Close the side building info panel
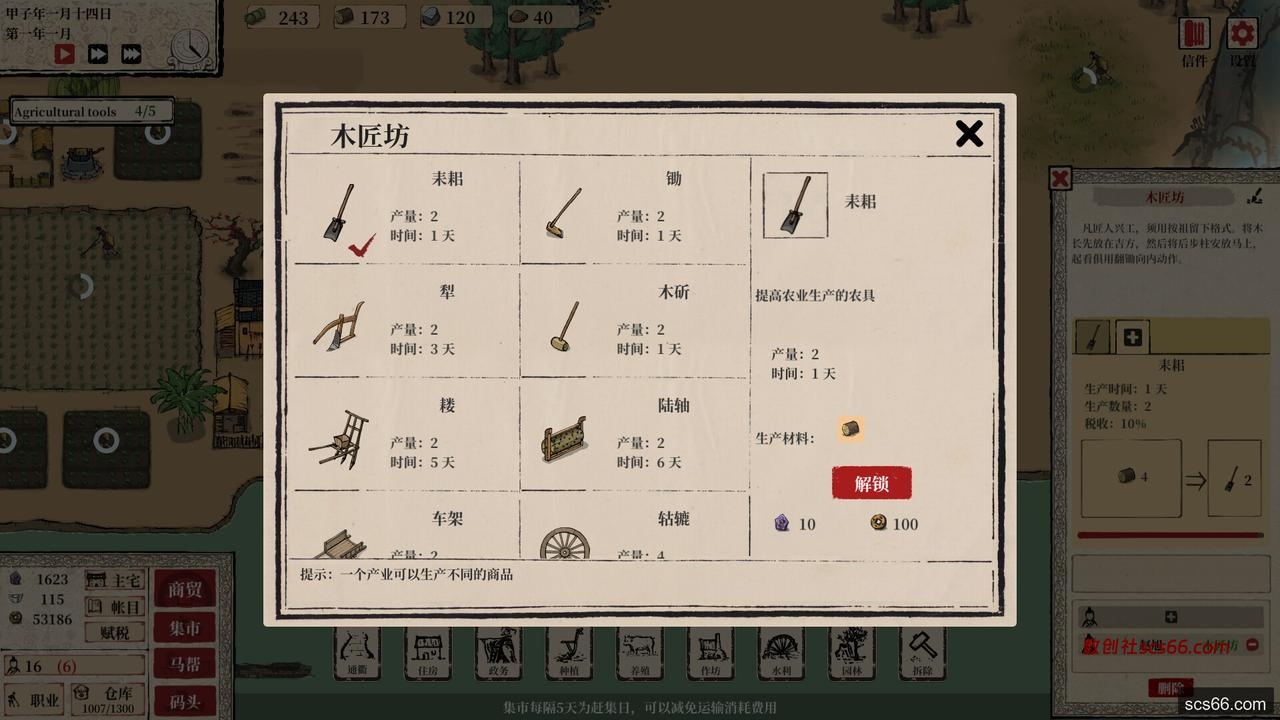Image resolution: width=1280 pixels, height=720 pixels. tap(1061, 179)
